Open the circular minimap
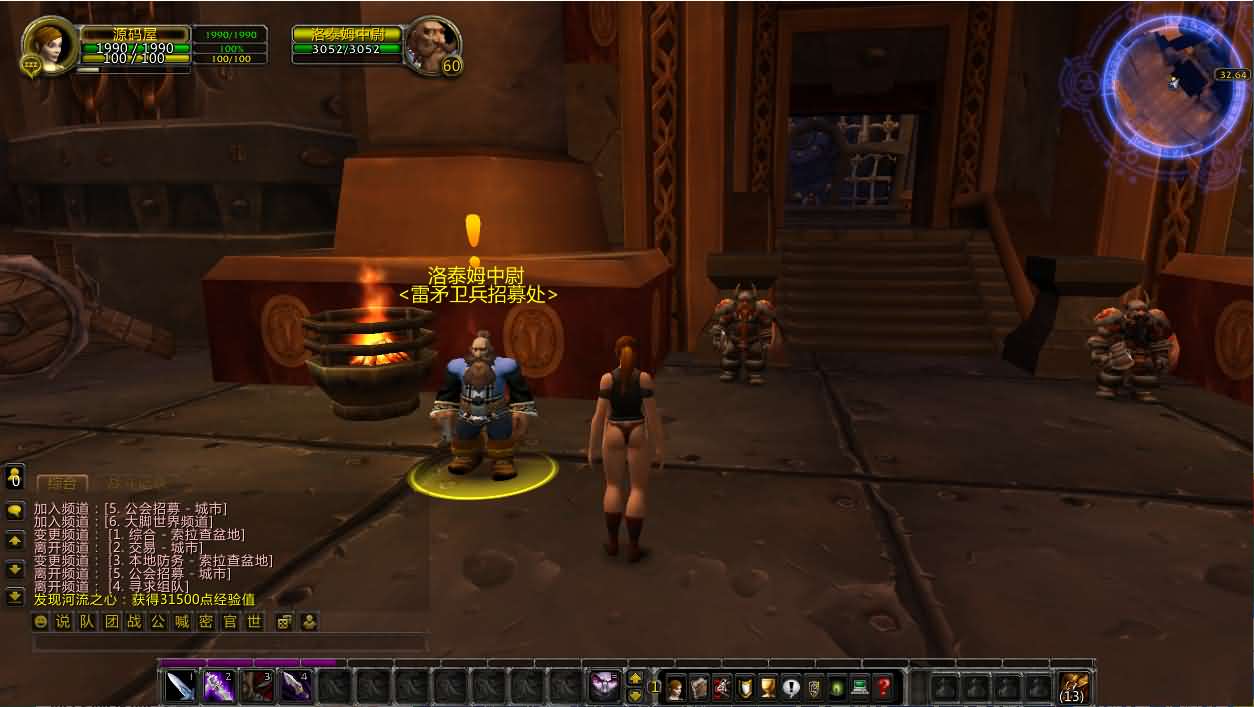Viewport: 1254px width, 707px height. 1173,86
